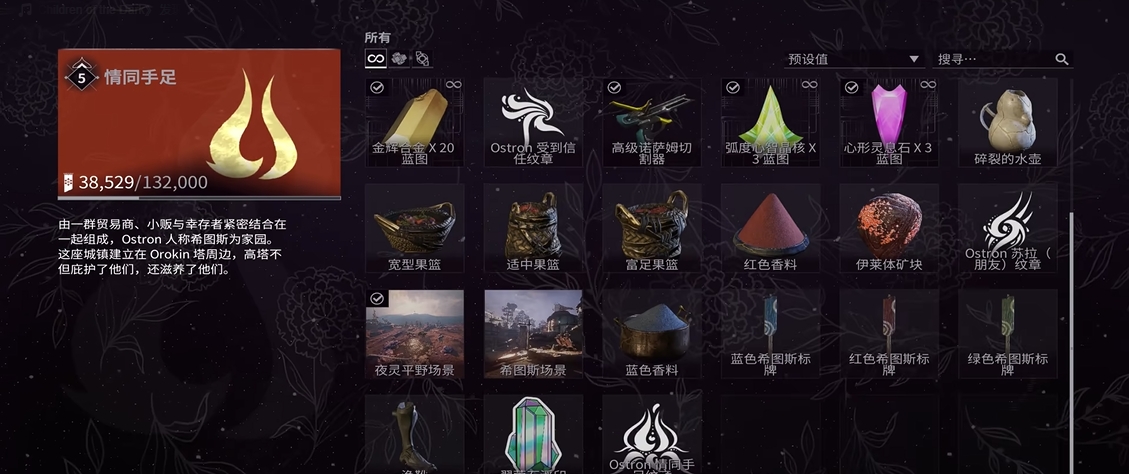The height and width of the screenshot is (474, 1129).
Task: Choose the 富足果篮 basket item
Action: click(x=651, y=228)
